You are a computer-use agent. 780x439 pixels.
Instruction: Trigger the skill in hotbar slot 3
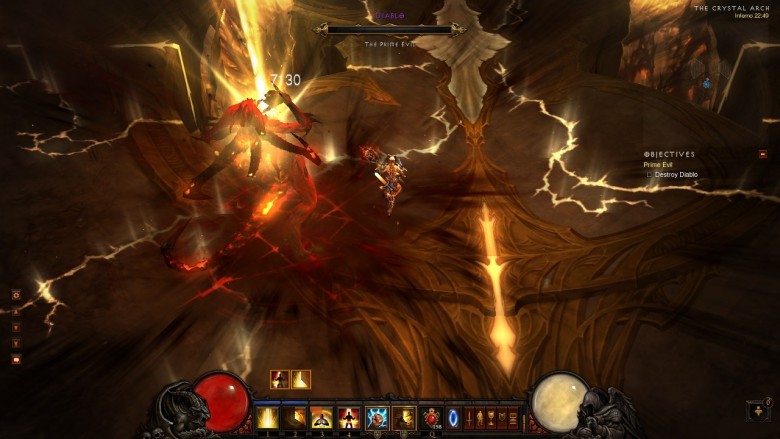tap(322, 417)
